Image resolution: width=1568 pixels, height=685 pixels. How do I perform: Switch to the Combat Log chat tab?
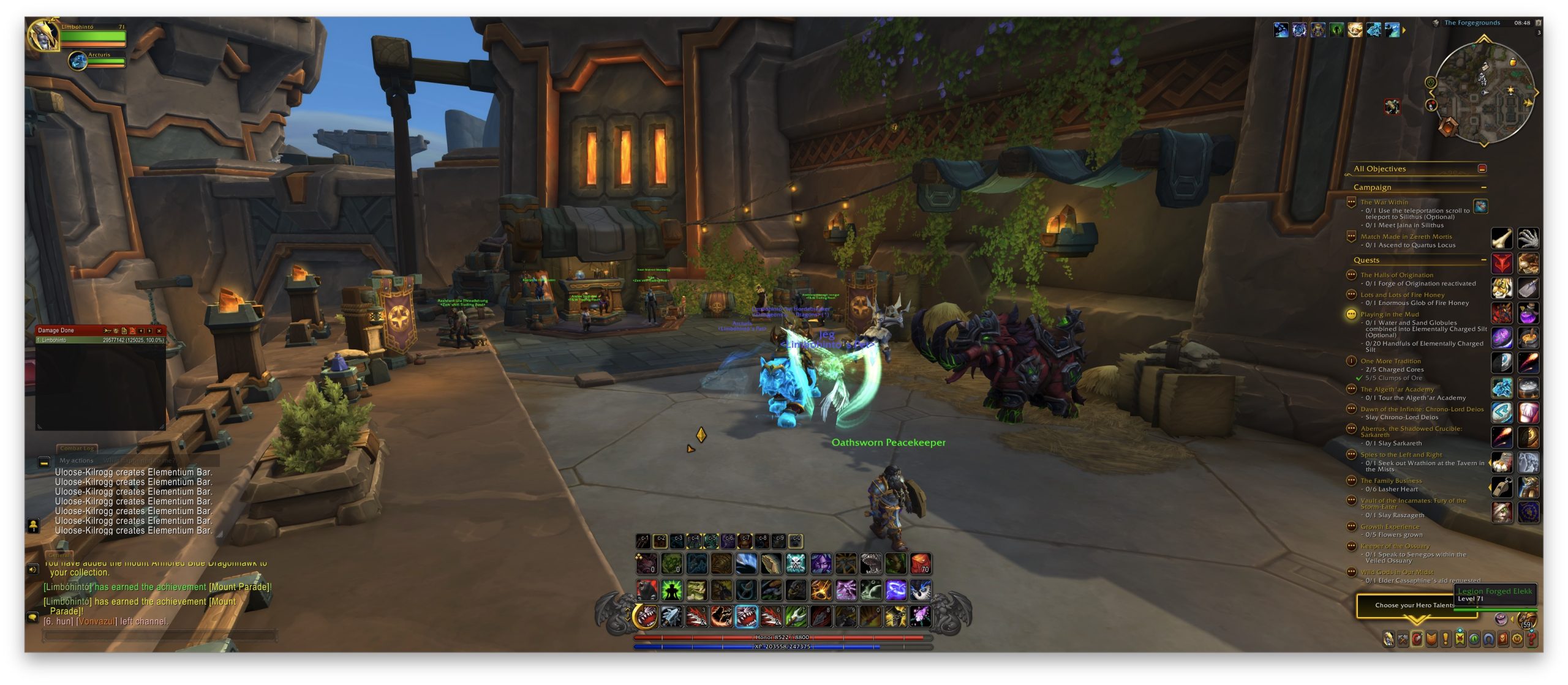[x=77, y=448]
